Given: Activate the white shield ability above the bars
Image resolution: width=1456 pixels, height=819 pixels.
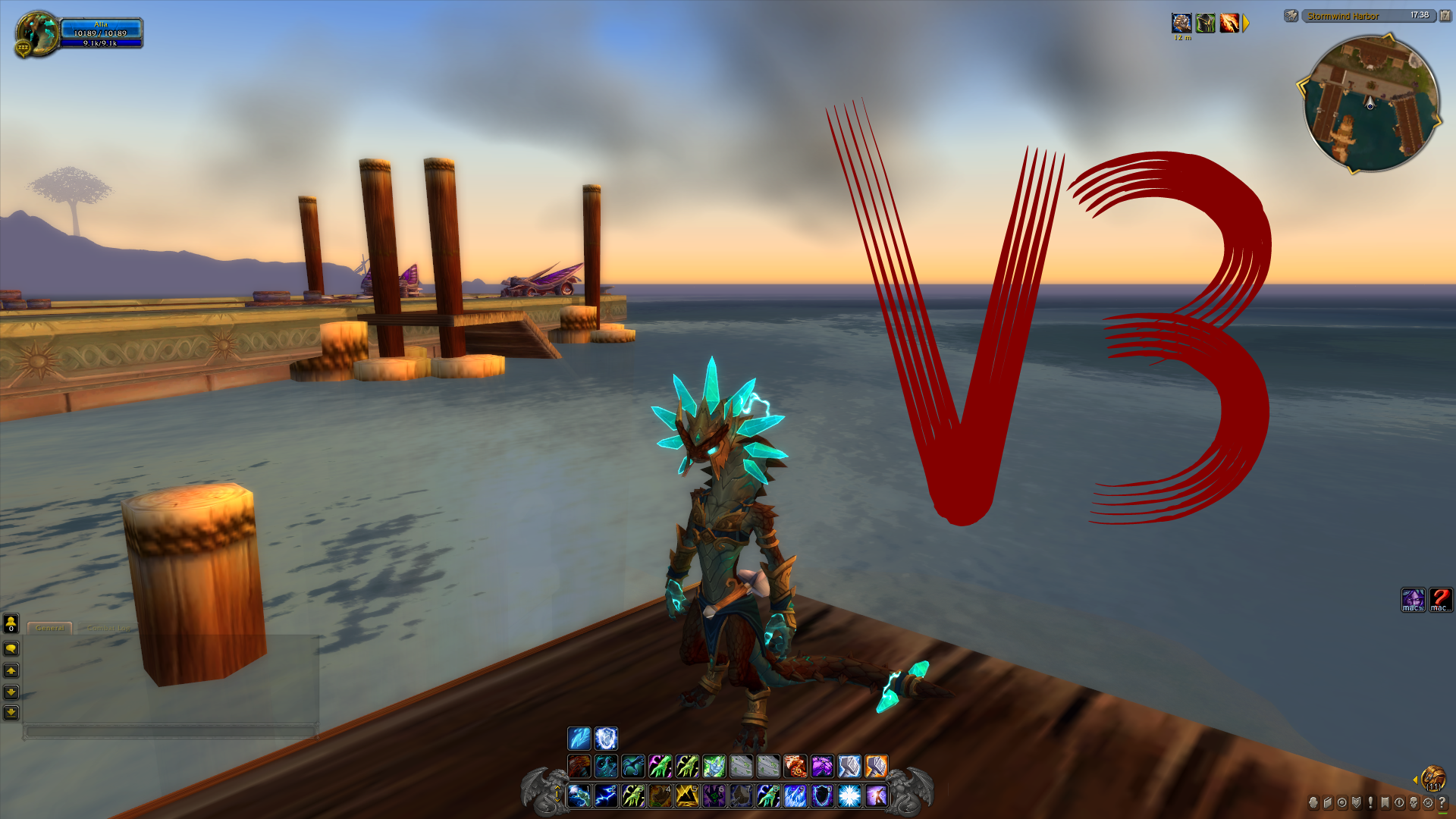Looking at the screenshot, I should coord(606,739).
